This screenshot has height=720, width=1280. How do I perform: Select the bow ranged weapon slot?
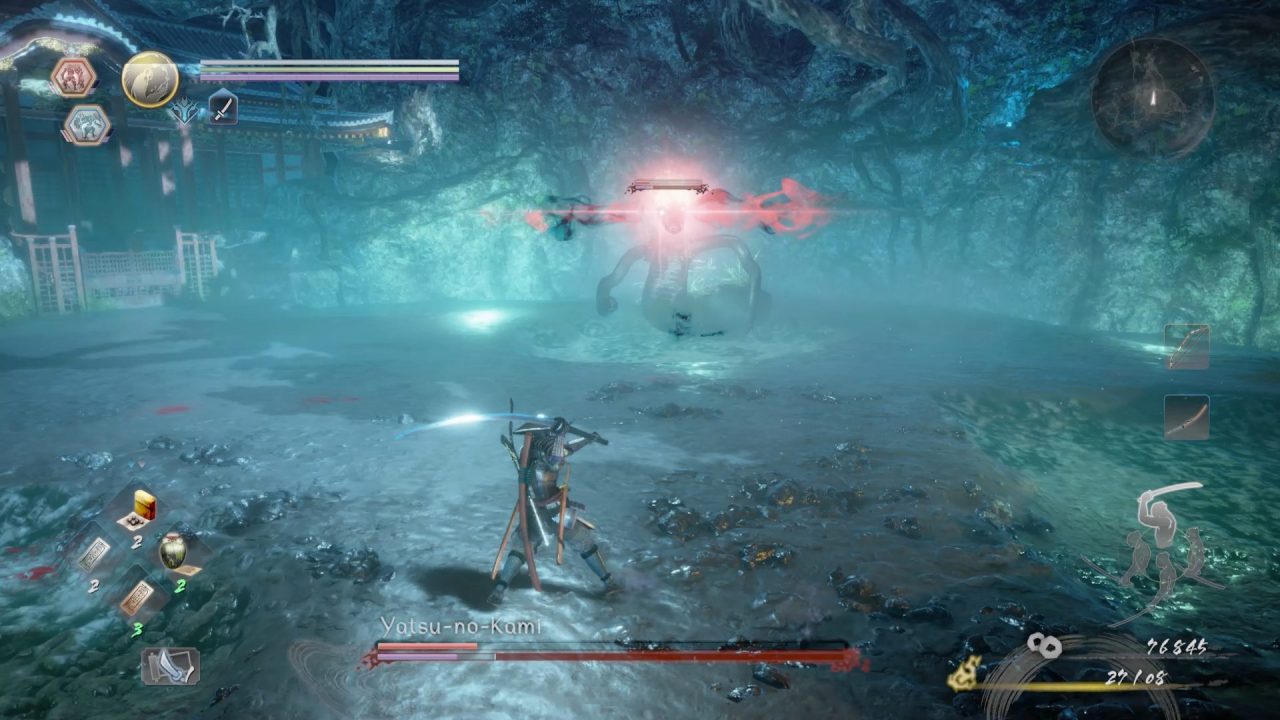click(x=1187, y=347)
